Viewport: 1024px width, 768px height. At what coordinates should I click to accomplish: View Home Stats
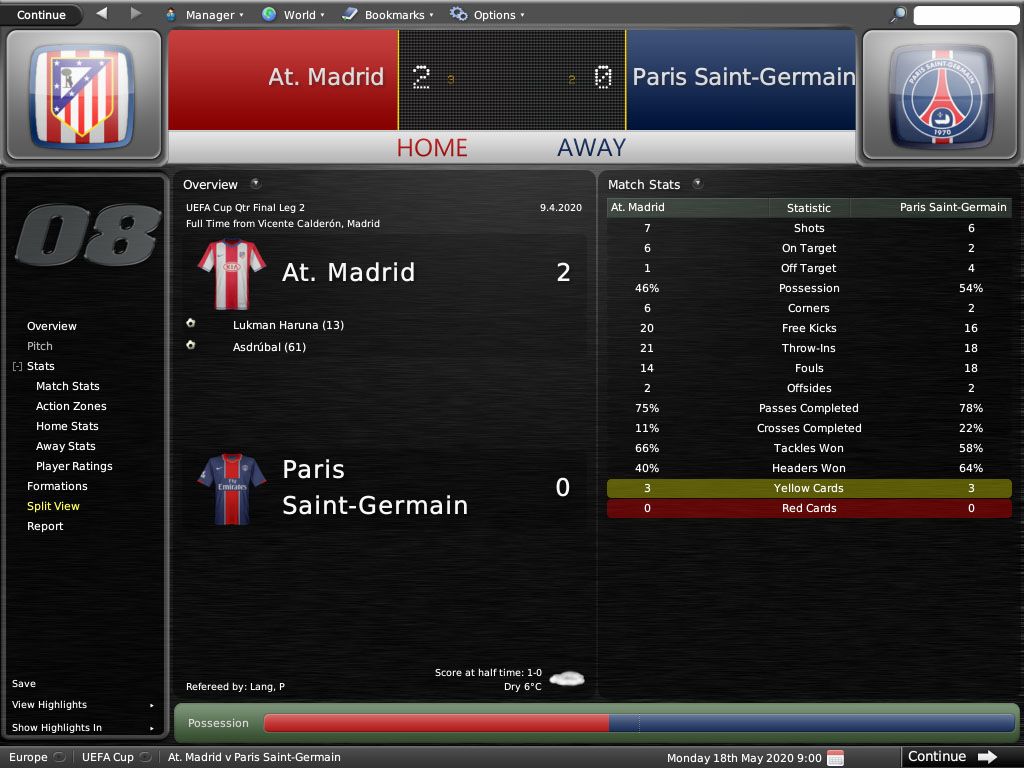coord(67,426)
